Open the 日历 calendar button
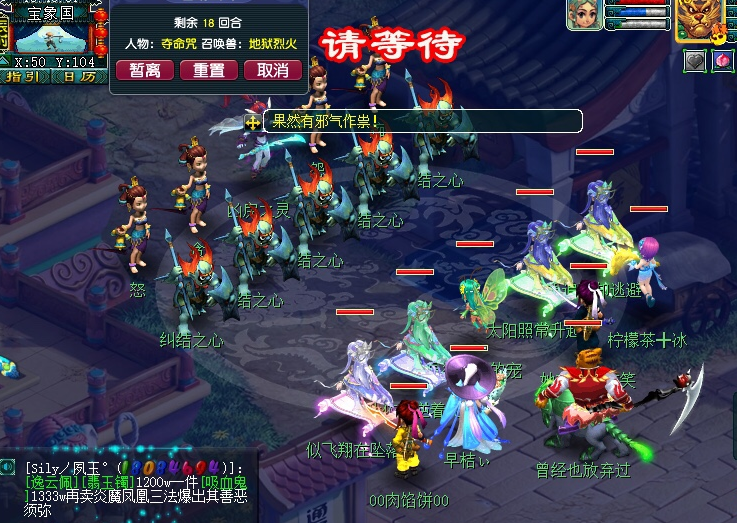Viewport: 737px width, 523px height. pos(77,76)
